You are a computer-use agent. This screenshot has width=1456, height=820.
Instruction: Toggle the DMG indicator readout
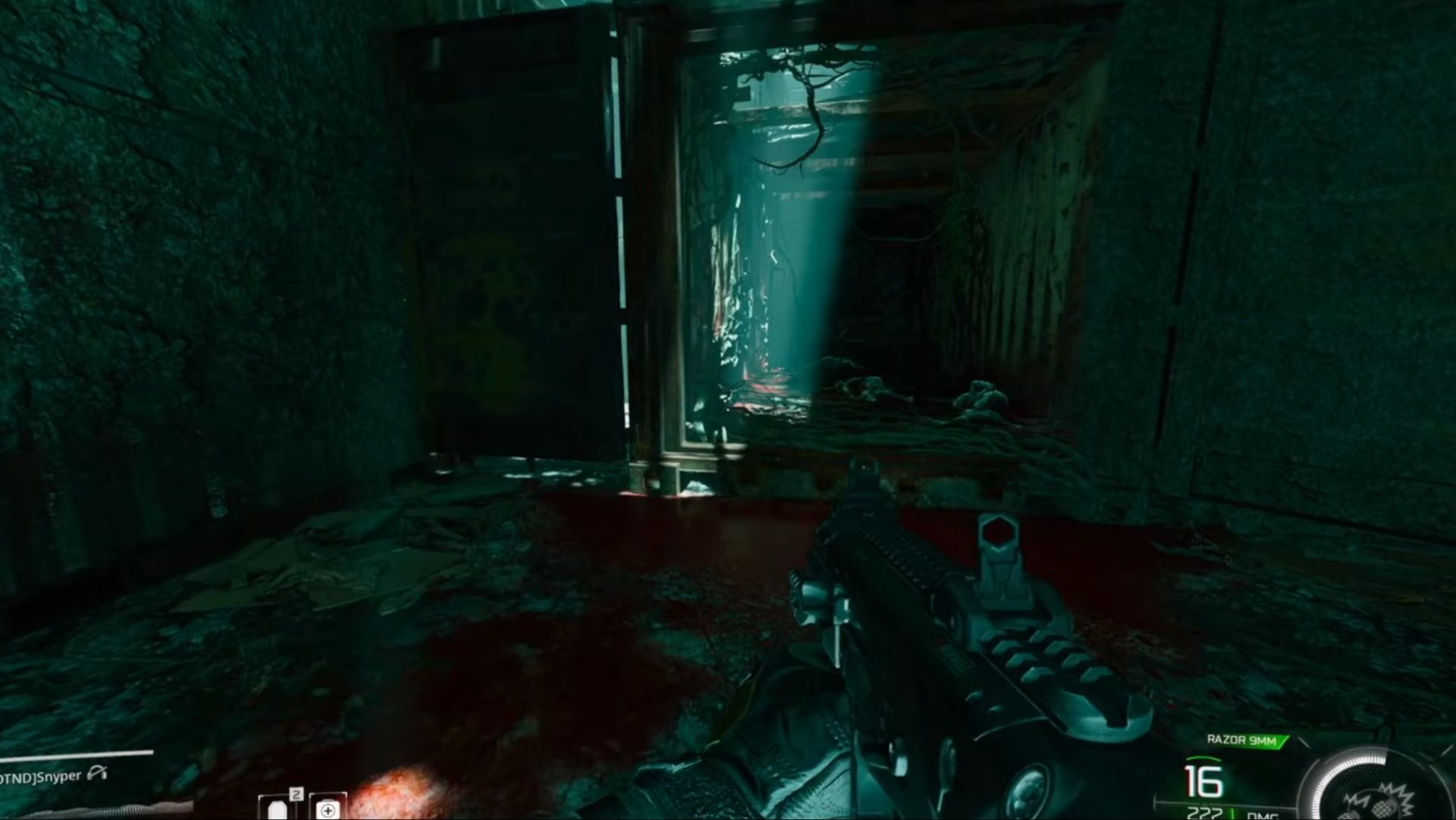click(x=1263, y=815)
